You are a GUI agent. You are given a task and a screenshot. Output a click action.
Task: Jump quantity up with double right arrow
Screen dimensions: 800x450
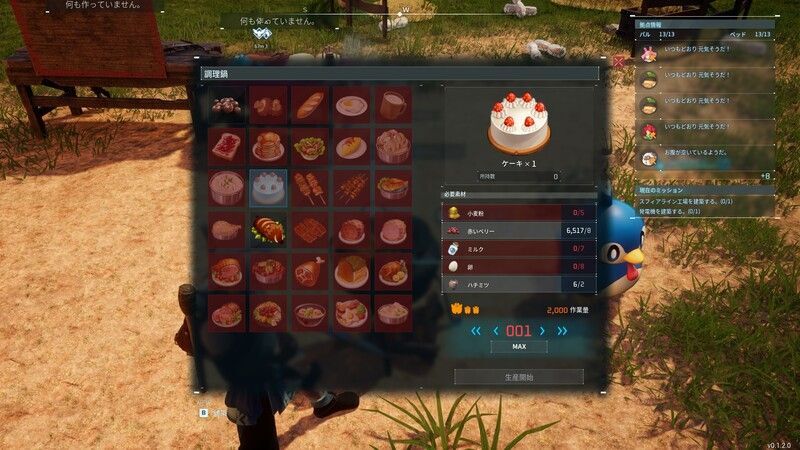click(x=562, y=331)
